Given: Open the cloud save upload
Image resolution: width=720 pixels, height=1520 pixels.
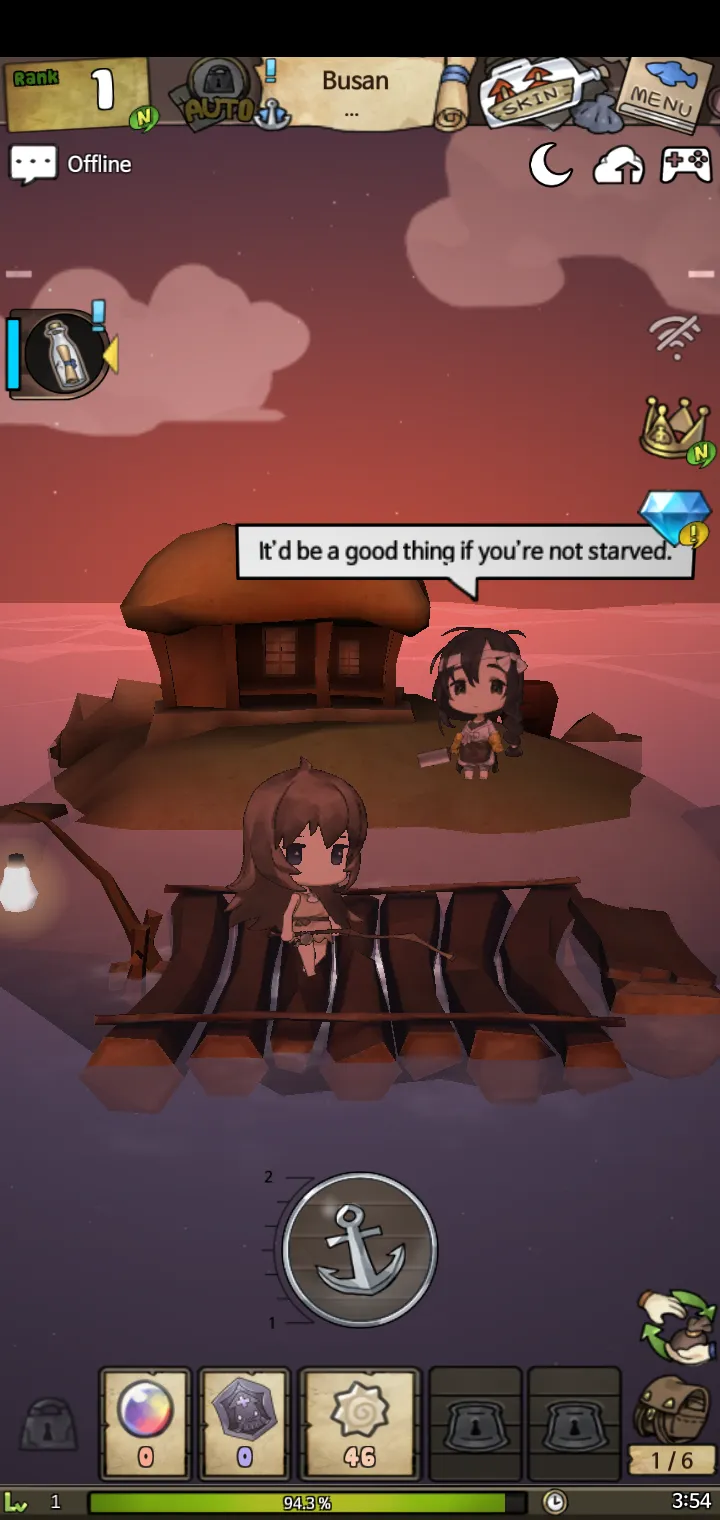Looking at the screenshot, I should pos(618,166).
